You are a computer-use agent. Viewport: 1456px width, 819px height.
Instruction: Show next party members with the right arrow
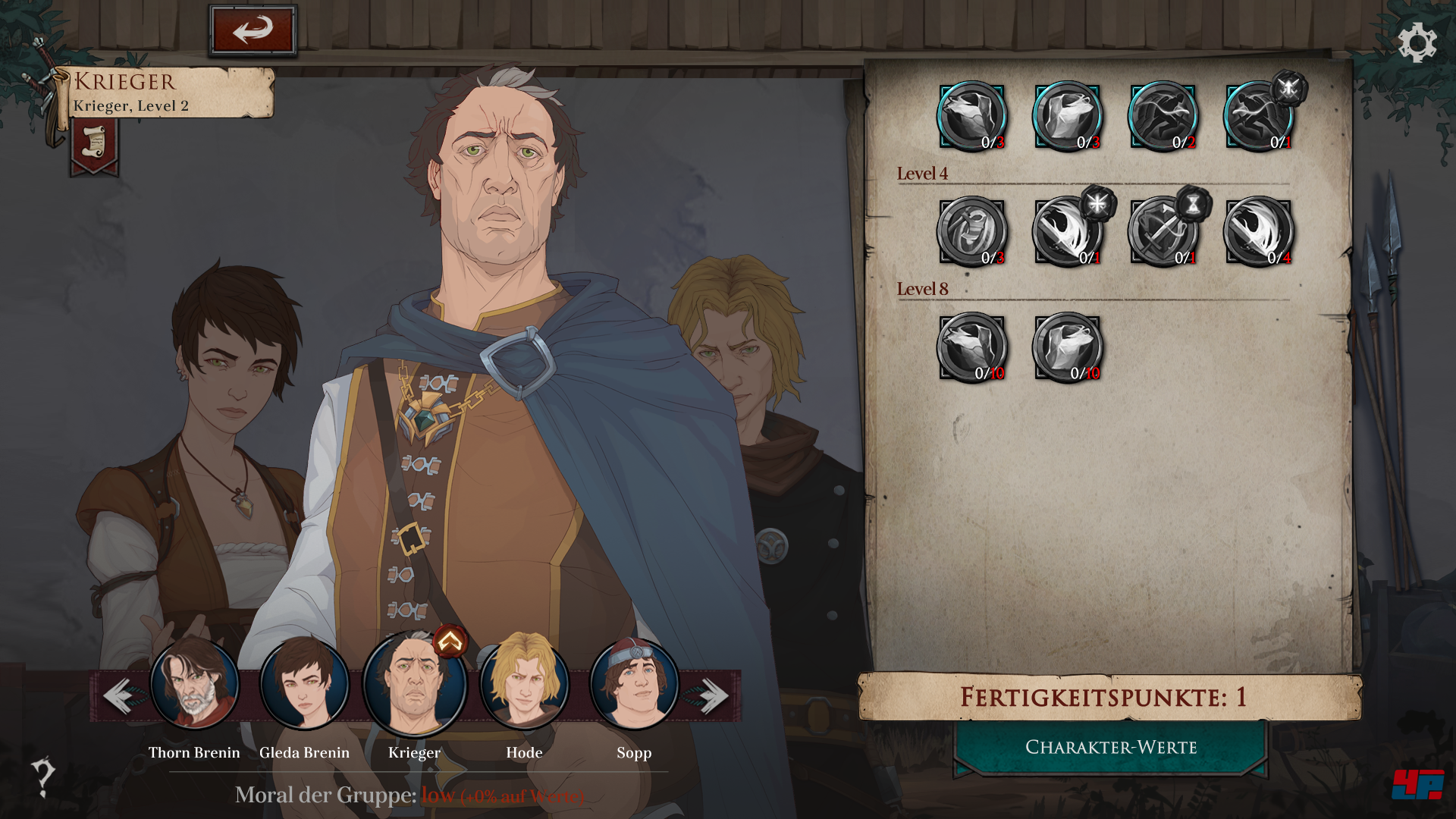[x=712, y=695]
